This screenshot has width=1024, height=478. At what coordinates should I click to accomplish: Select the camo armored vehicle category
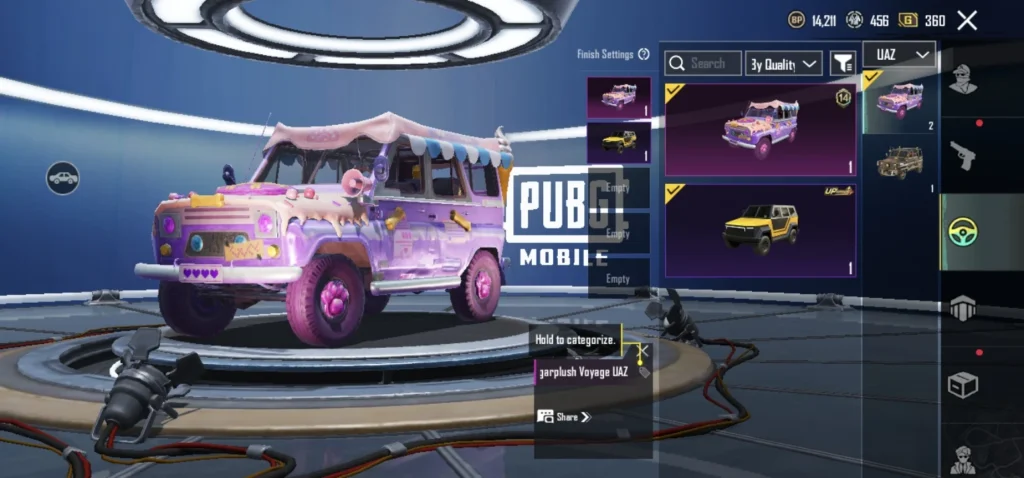pyautogui.click(x=900, y=163)
